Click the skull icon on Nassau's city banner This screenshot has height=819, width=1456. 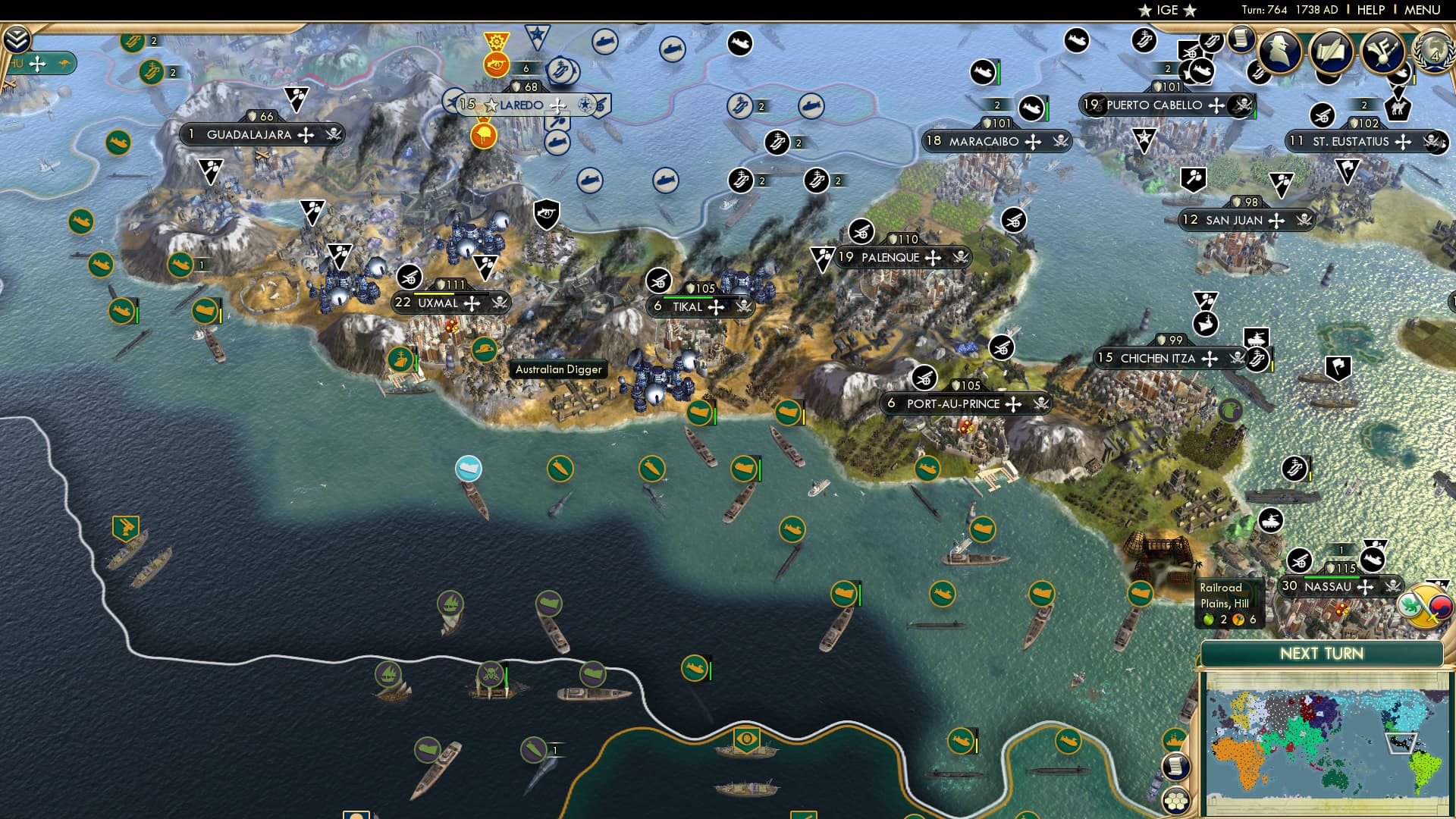(1393, 586)
